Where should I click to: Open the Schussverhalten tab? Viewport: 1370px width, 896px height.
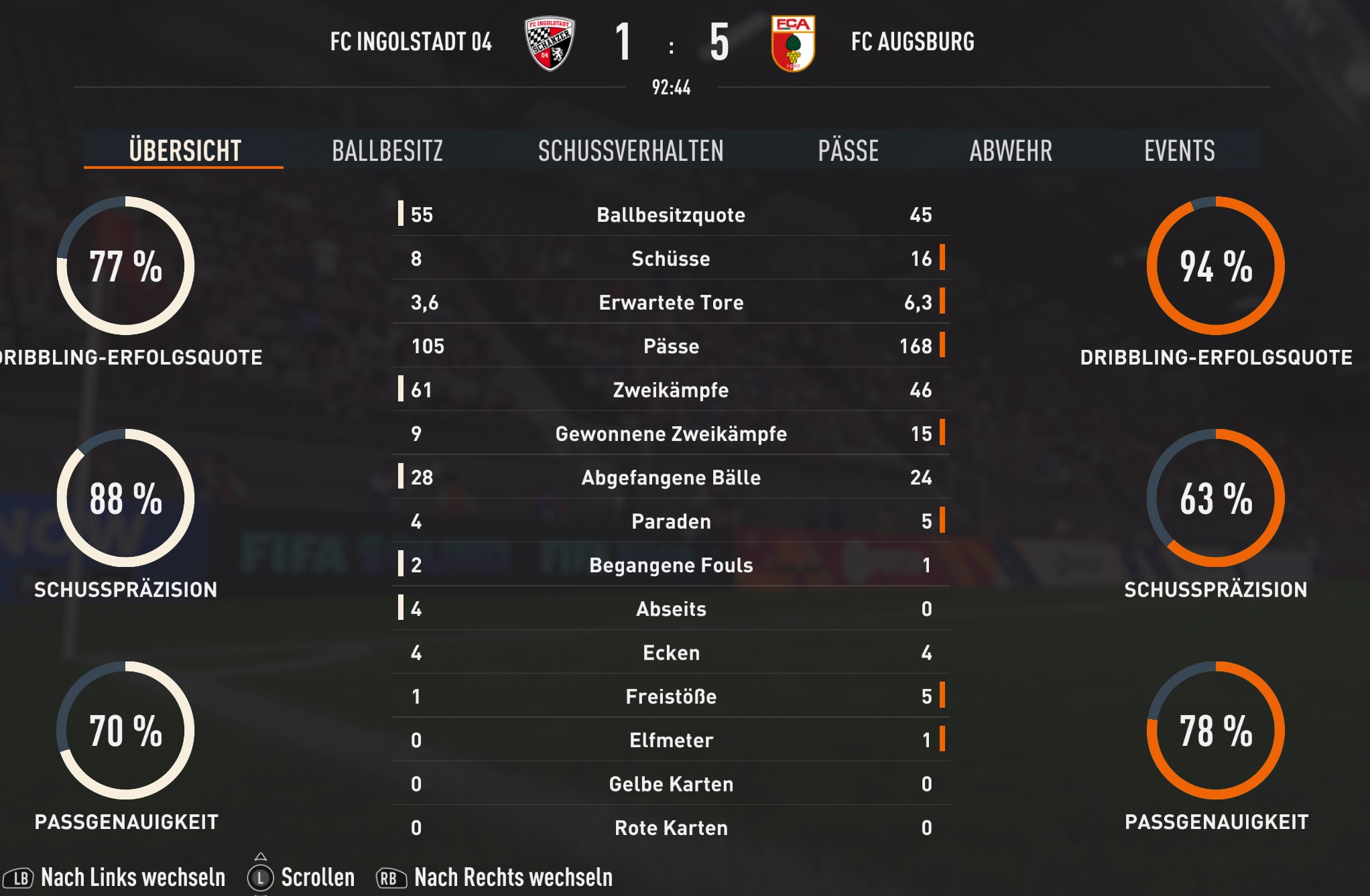click(x=630, y=150)
